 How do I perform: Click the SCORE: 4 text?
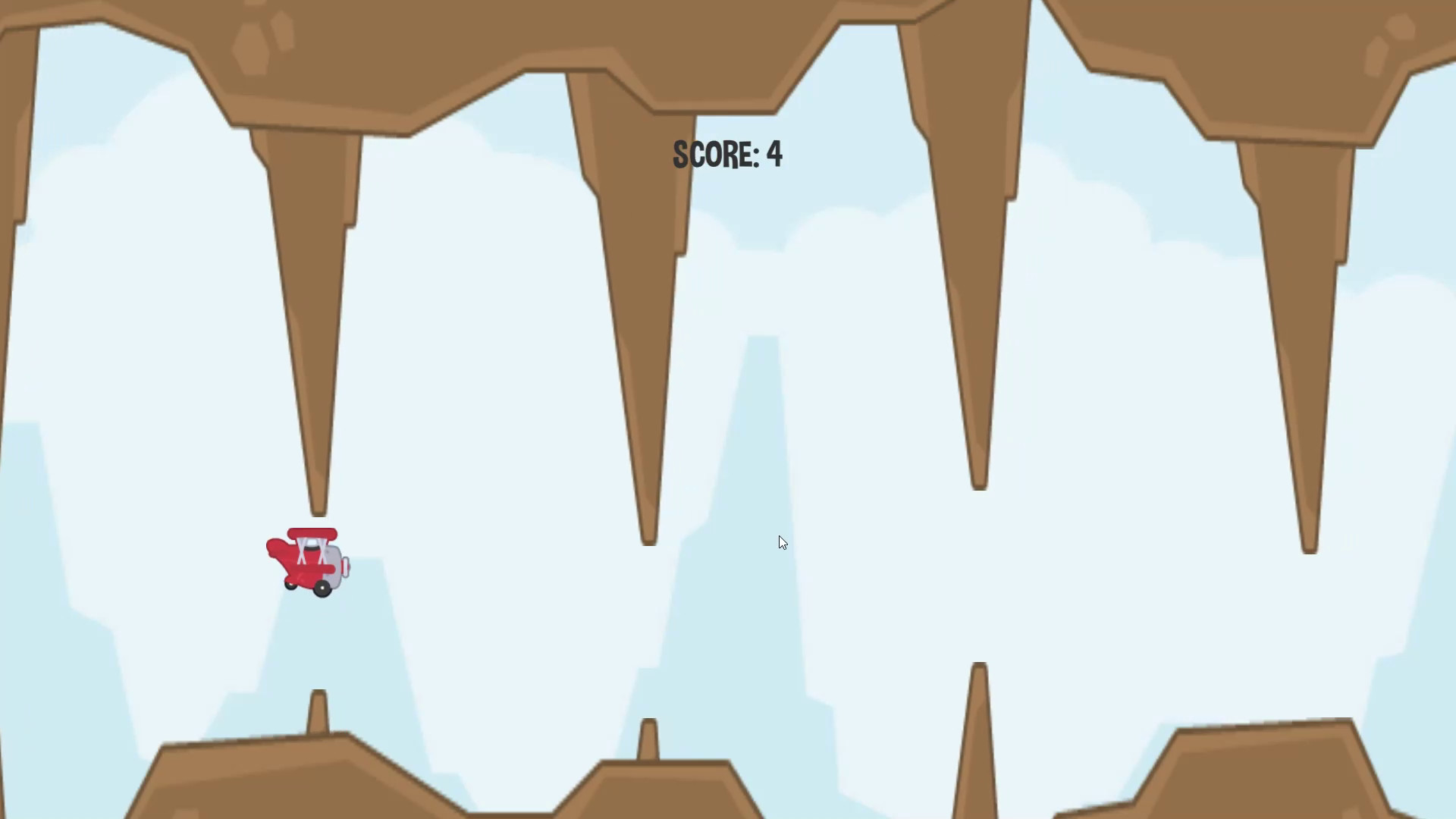[x=726, y=154]
